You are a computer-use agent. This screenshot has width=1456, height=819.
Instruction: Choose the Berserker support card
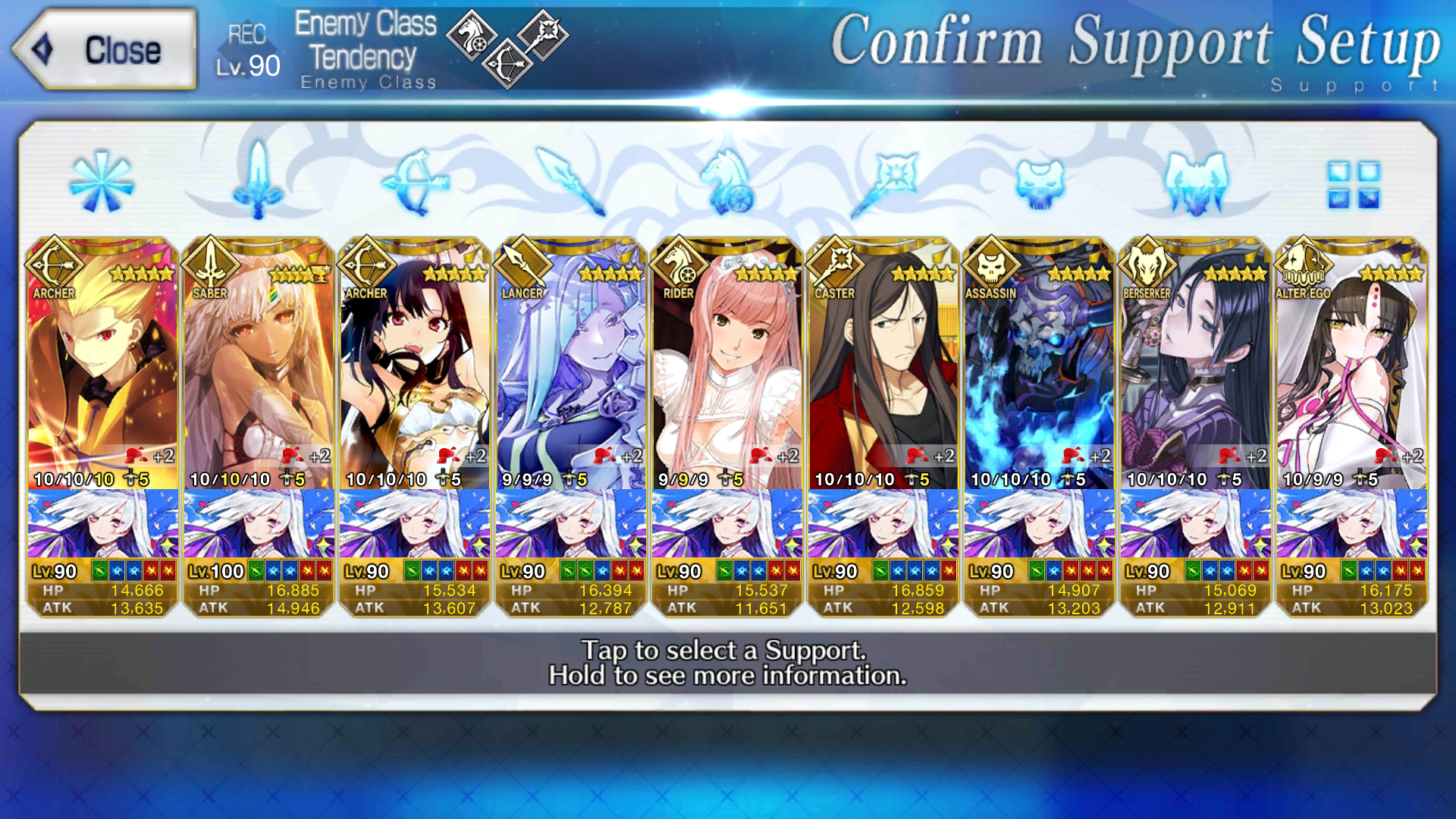point(1196,425)
